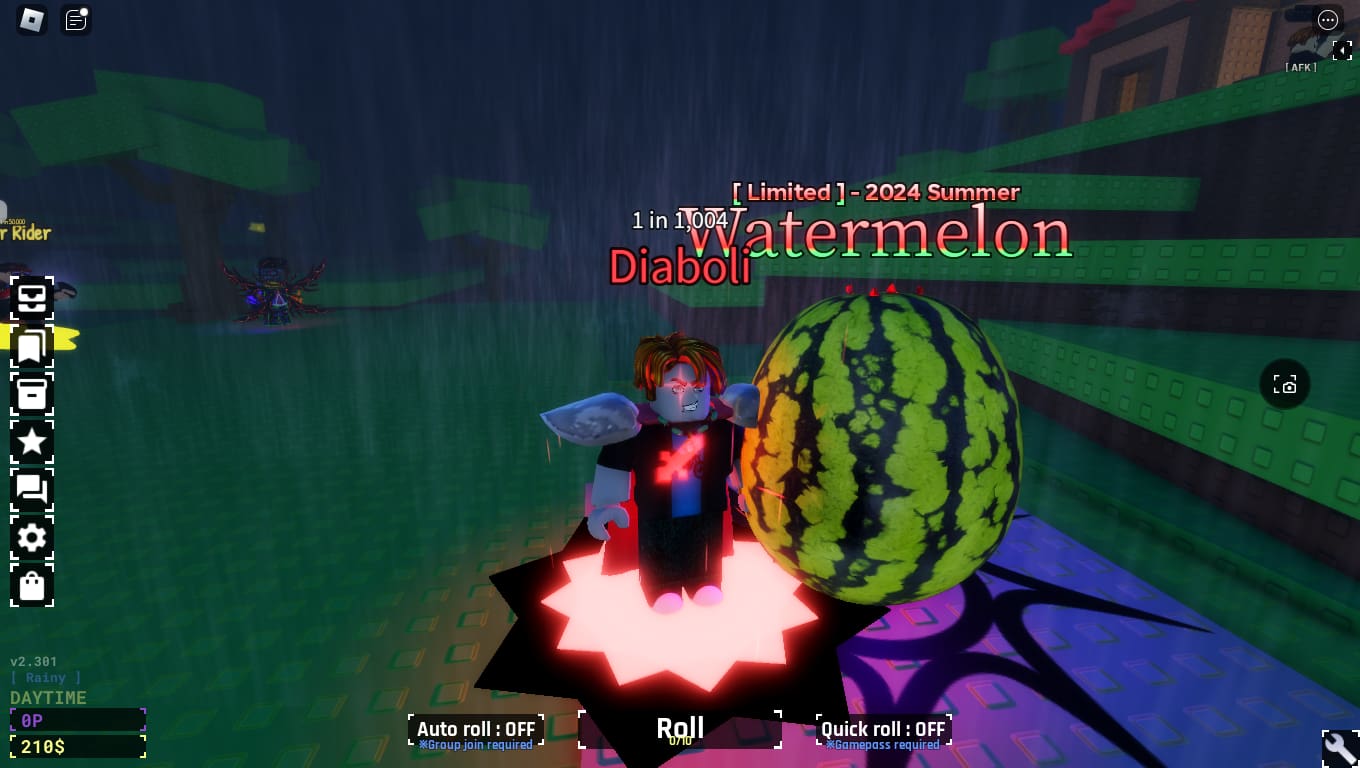Expand the 0P currency display
Image resolution: width=1360 pixels, height=768 pixels.
77,719
